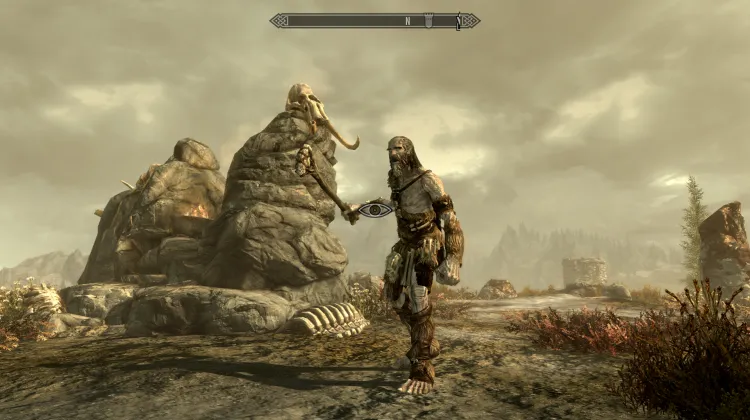750x420 pixels.
Task: Select the shield-shaped location marker on the compass
Action: [x=427, y=20]
